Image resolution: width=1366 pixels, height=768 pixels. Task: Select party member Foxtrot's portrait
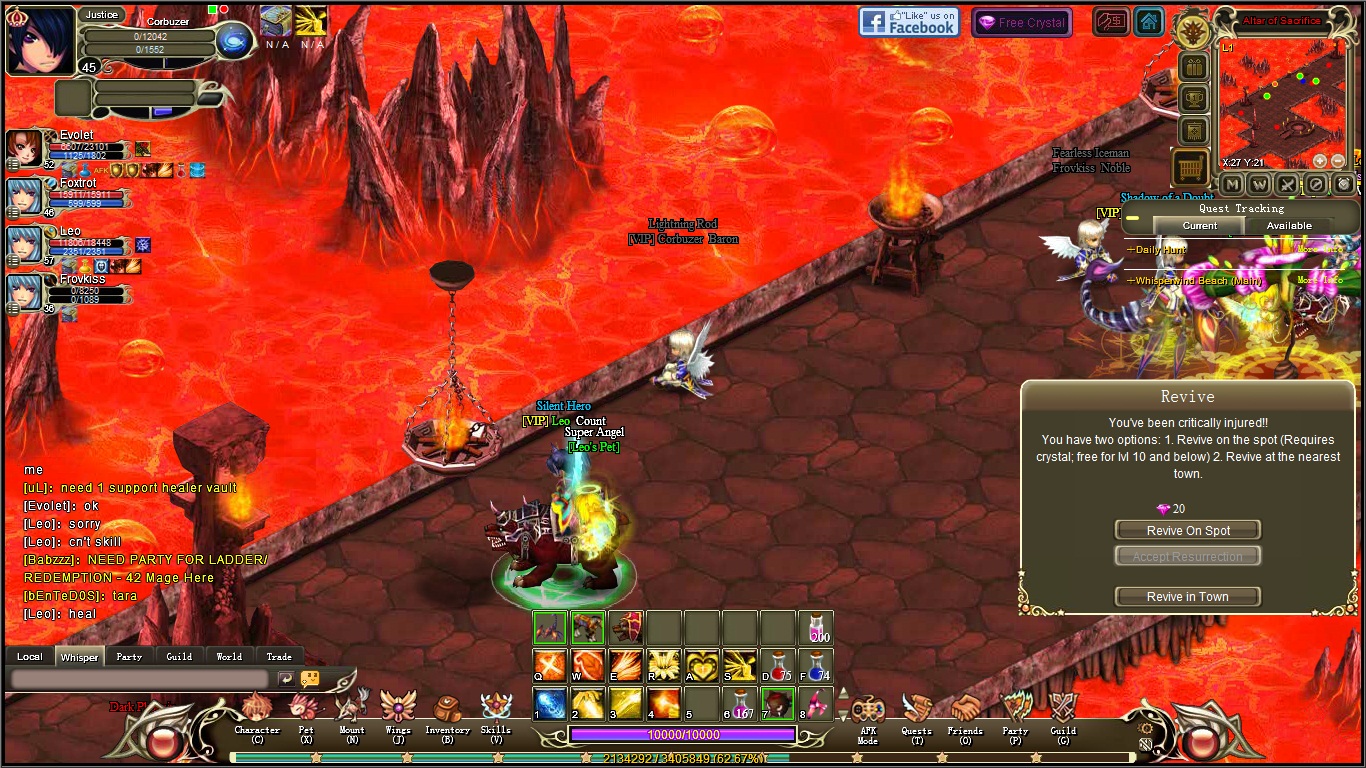(x=24, y=196)
